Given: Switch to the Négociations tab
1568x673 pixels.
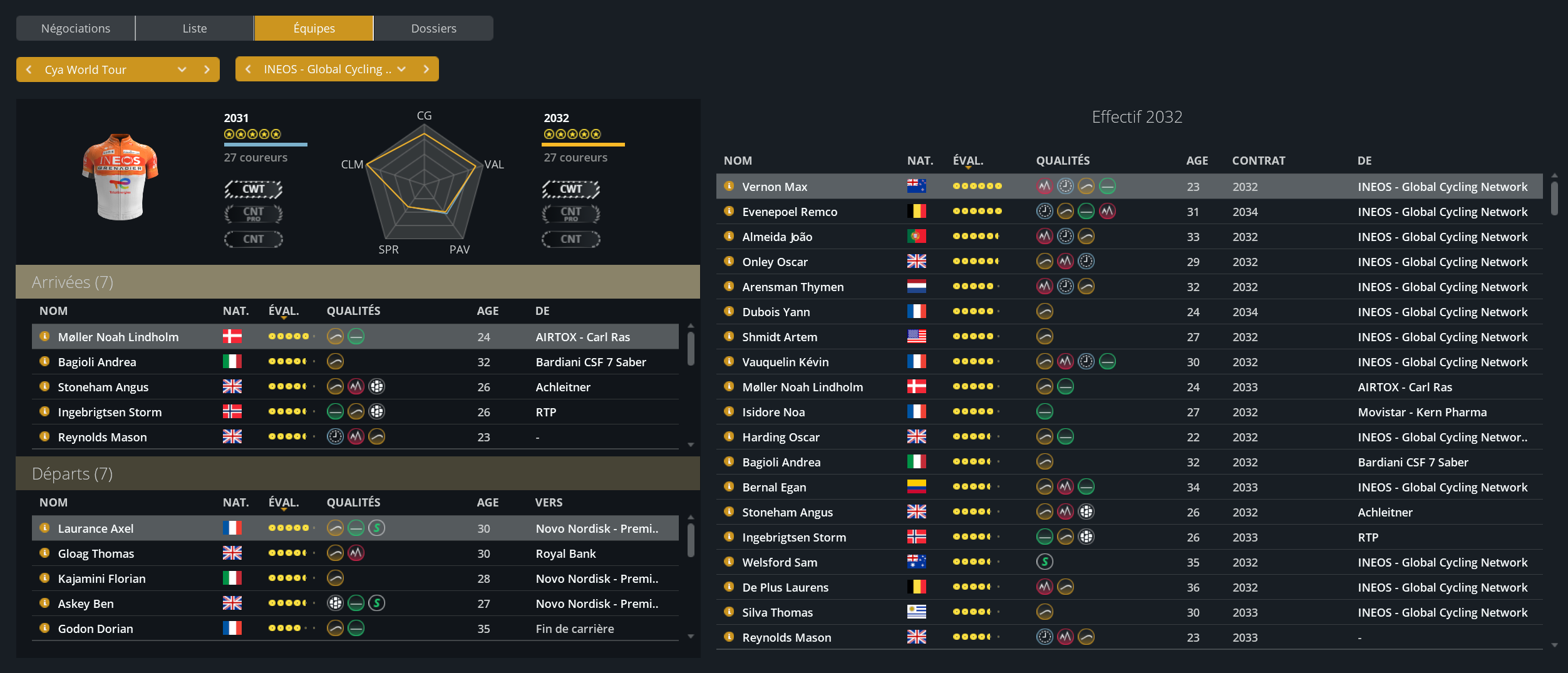Looking at the screenshot, I should [x=75, y=28].
